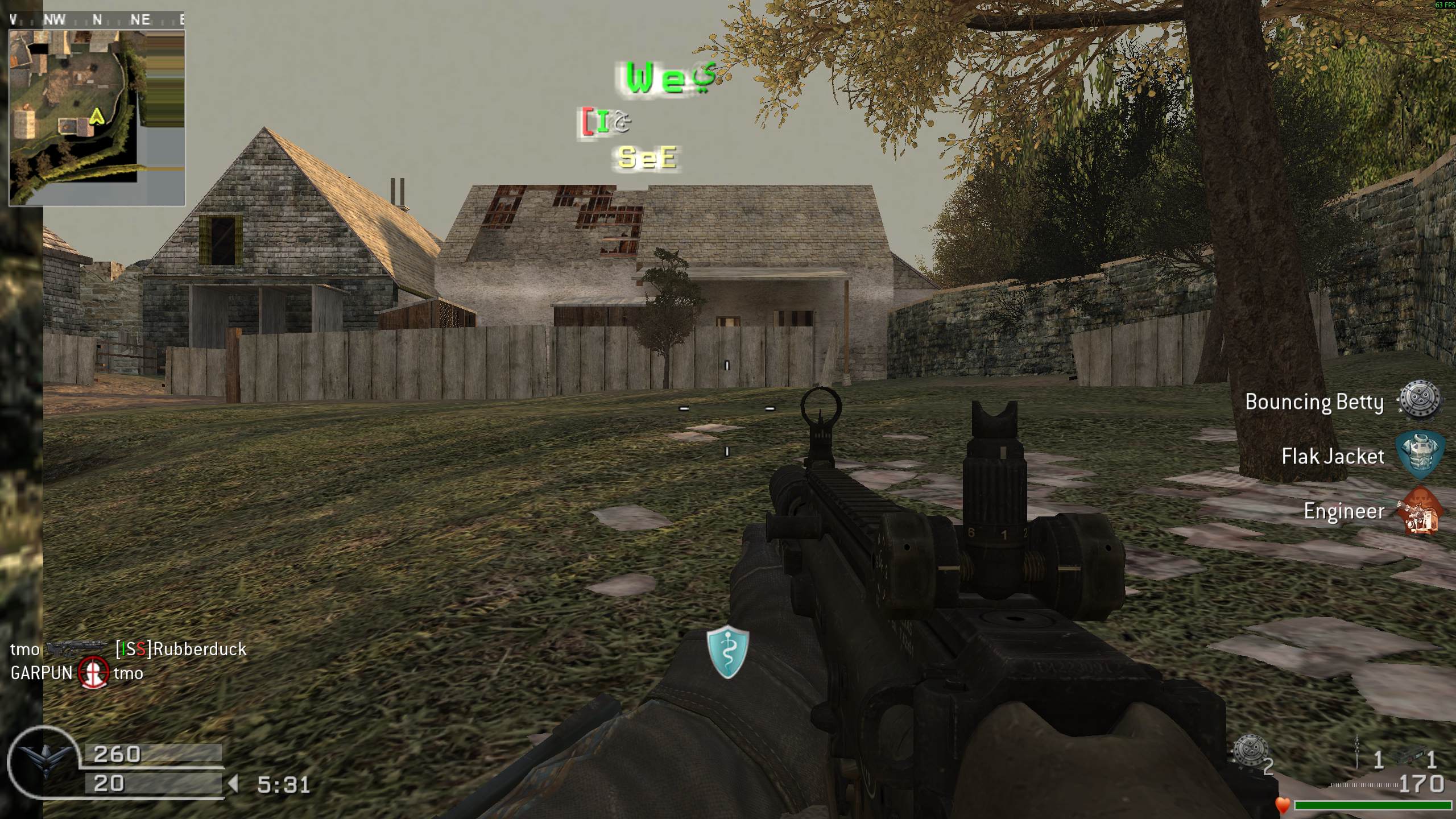This screenshot has height=819, width=1456.
Task: Select the Bouncing Betty perk icon
Action: coord(1420,402)
